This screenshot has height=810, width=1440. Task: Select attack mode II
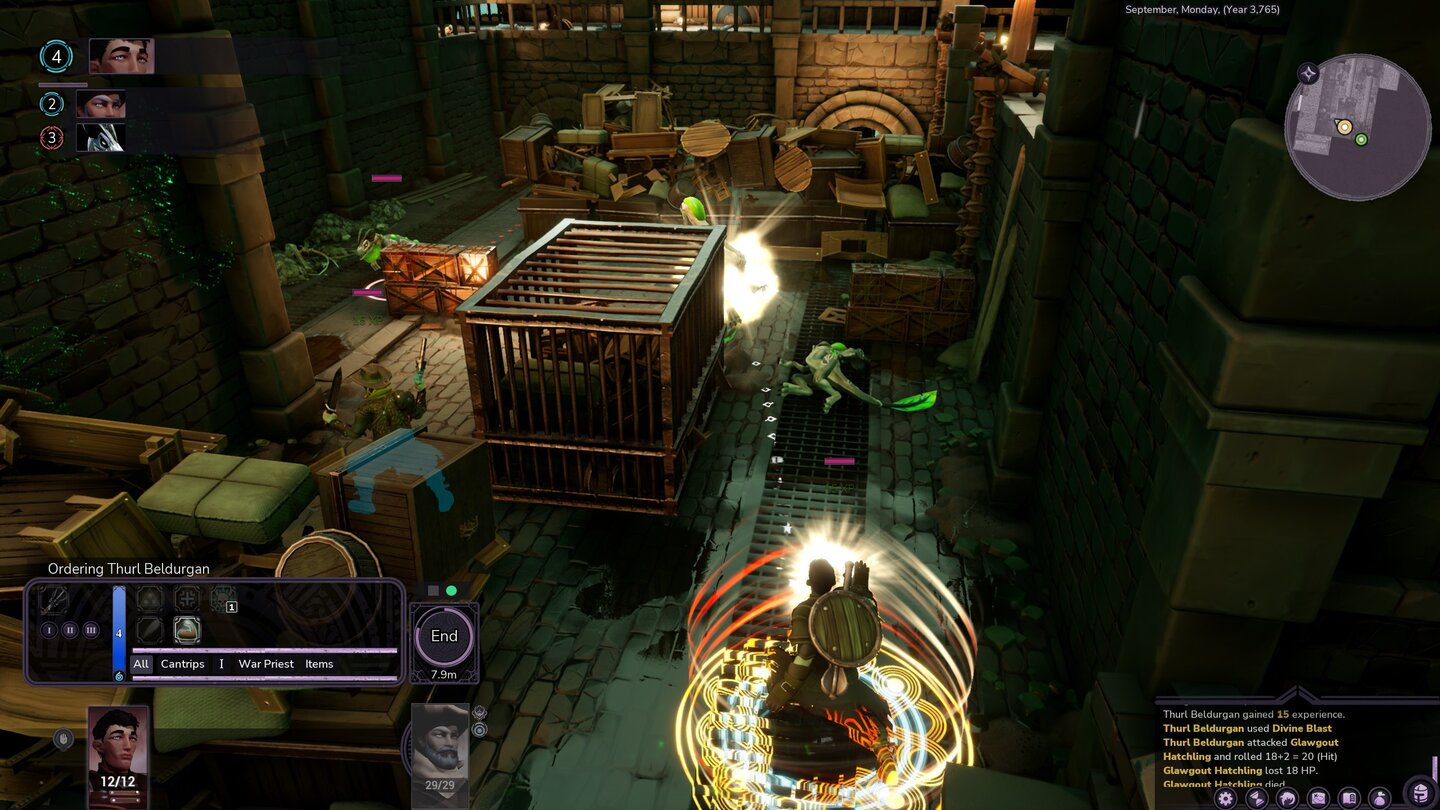pyautogui.click(x=70, y=630)
